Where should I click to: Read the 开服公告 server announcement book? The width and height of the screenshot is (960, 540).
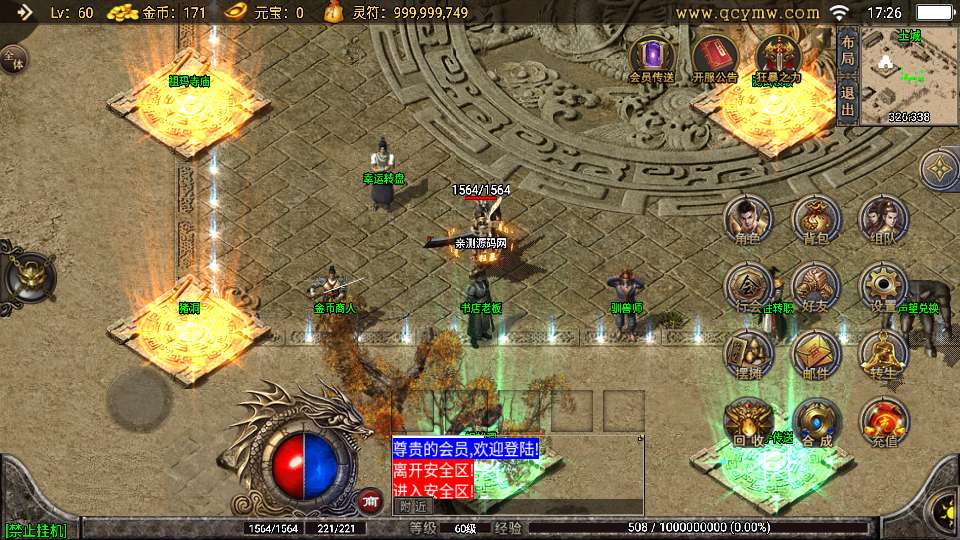point(714,59)
